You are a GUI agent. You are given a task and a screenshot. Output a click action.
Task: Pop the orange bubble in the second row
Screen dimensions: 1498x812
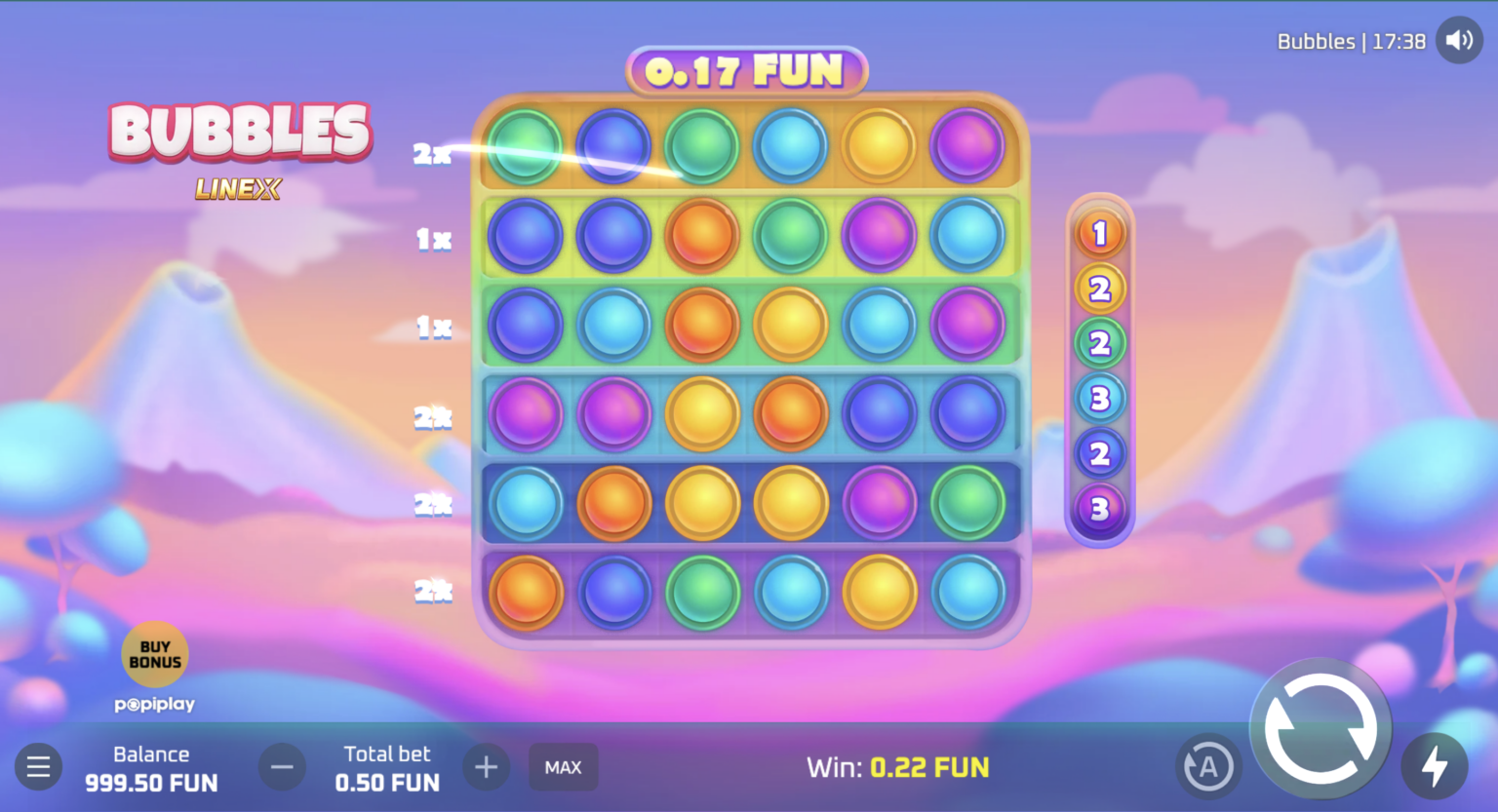pyautogui.click(x=702, y=235)
